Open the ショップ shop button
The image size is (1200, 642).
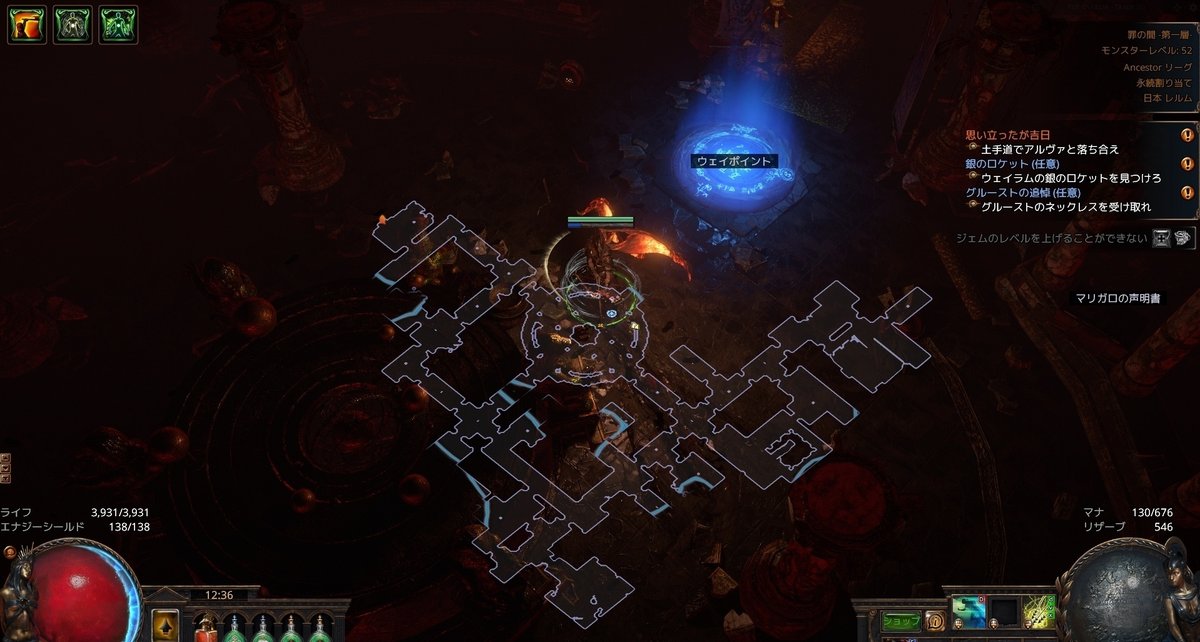[901, 621]
